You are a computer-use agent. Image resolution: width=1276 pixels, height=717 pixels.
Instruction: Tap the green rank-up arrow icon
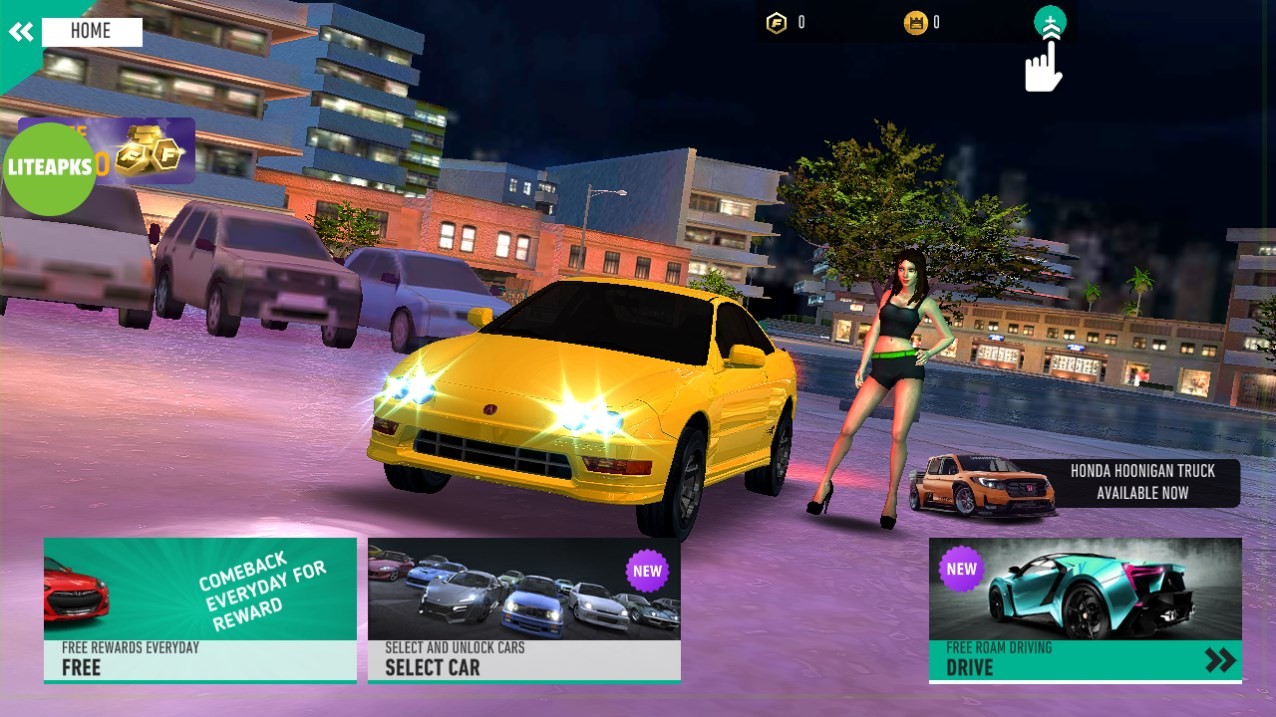(x=1050, y=22)
